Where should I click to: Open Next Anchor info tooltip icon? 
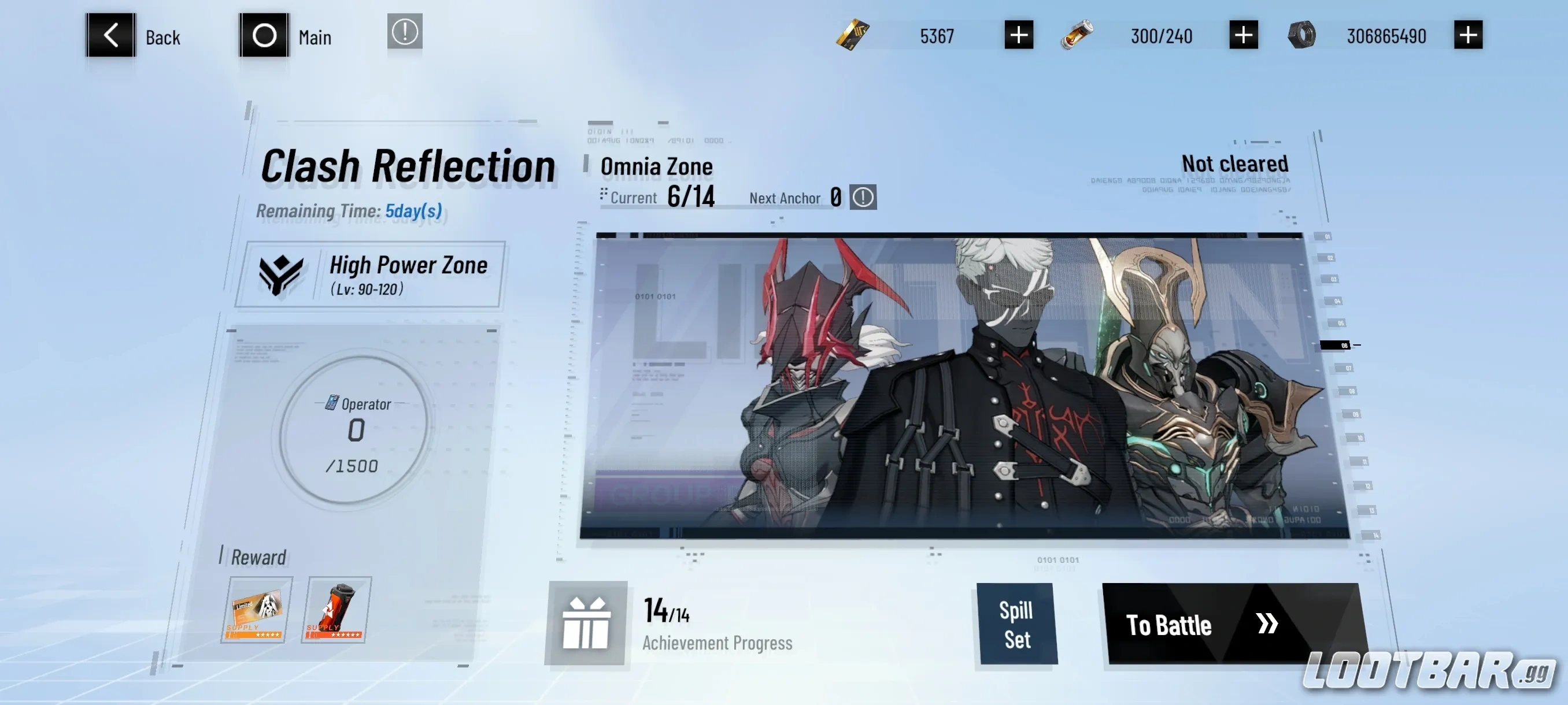point(863,197)
